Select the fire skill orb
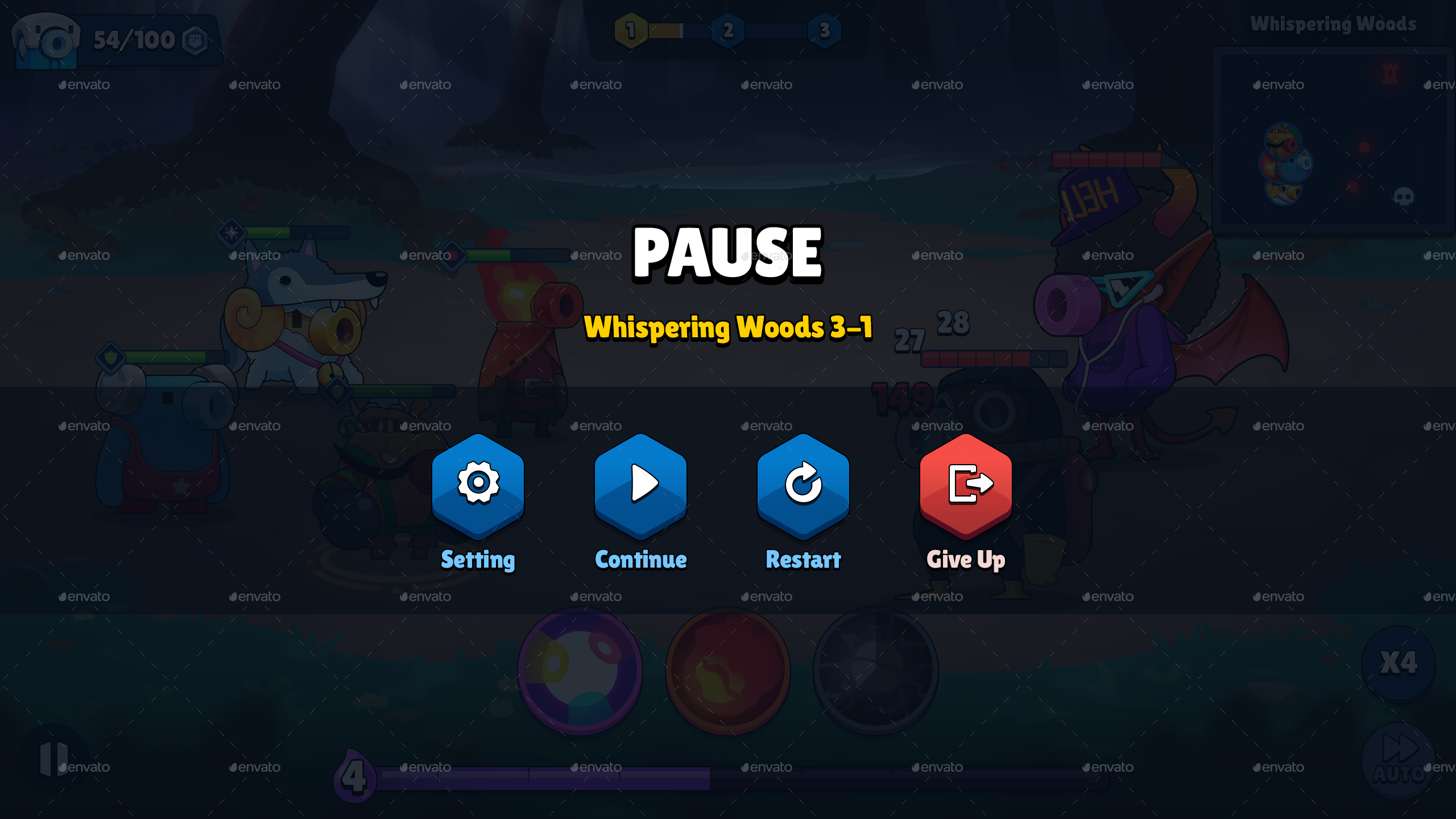 point(728,671)
